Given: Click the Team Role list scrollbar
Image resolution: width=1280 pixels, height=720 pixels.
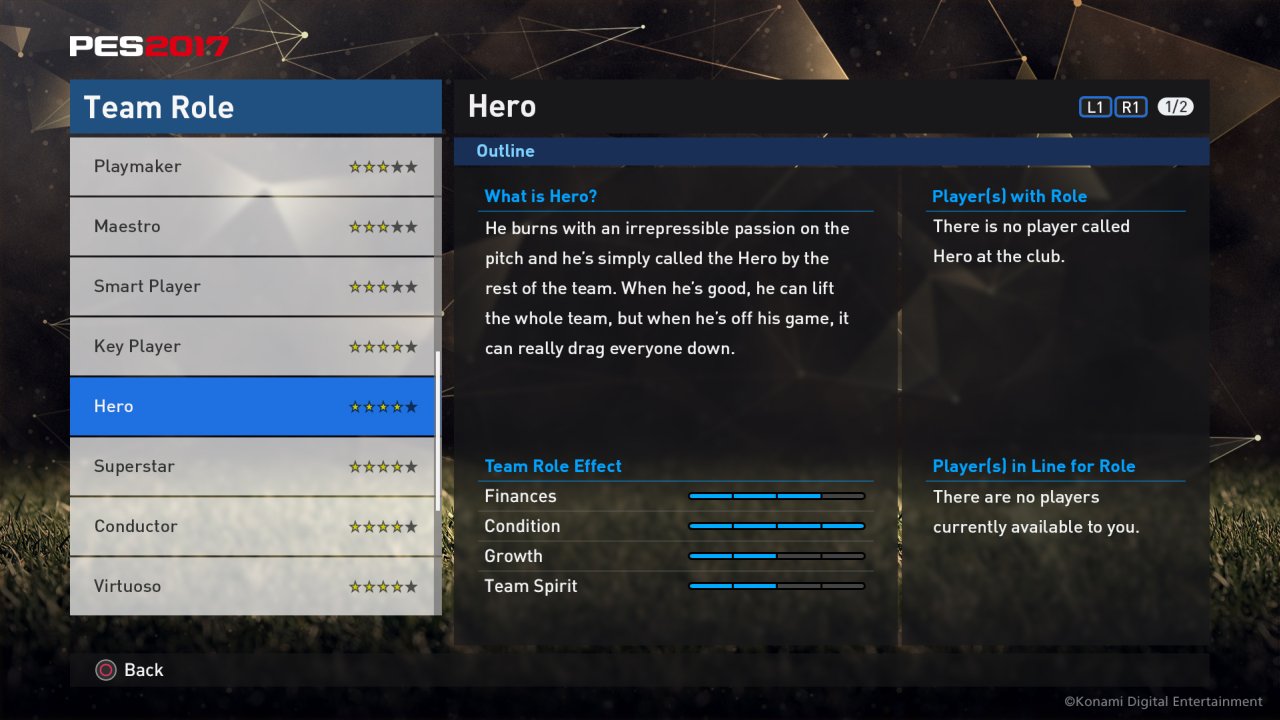Looking at the screenshot, I should click(437, 432).
